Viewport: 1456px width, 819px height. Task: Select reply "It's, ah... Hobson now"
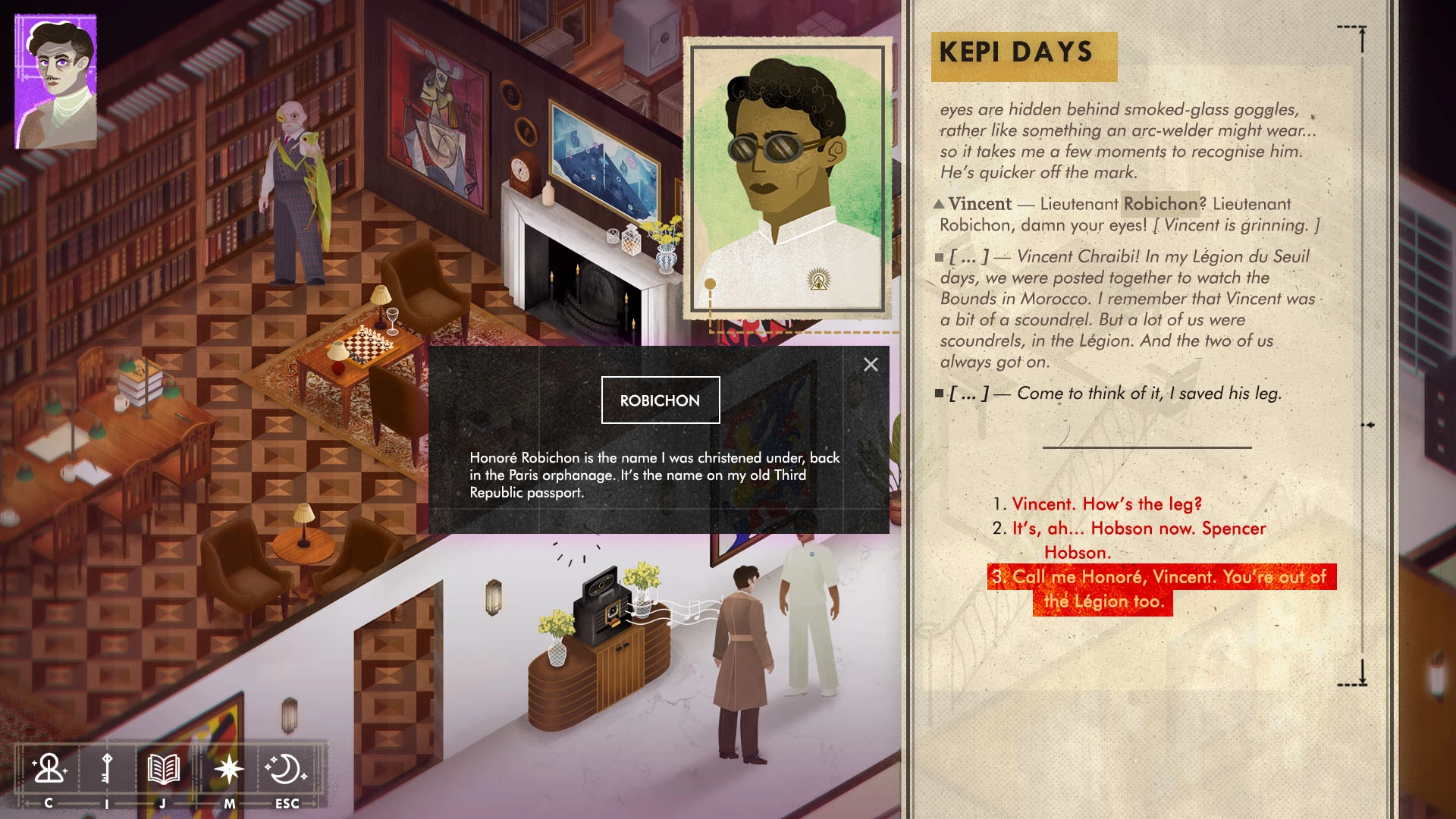[x=1138, y=529]
